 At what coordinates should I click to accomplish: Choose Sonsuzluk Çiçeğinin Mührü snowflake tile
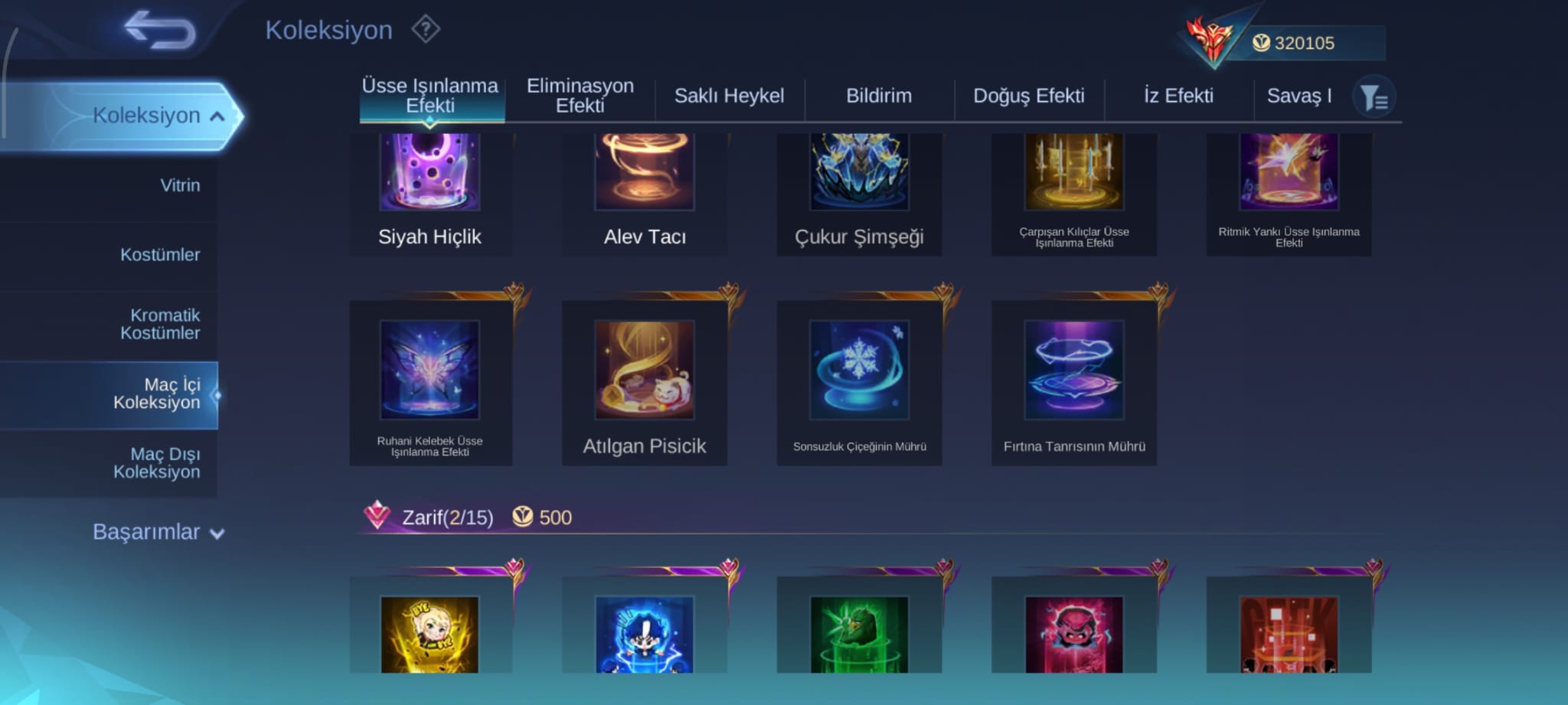[859, 383]
